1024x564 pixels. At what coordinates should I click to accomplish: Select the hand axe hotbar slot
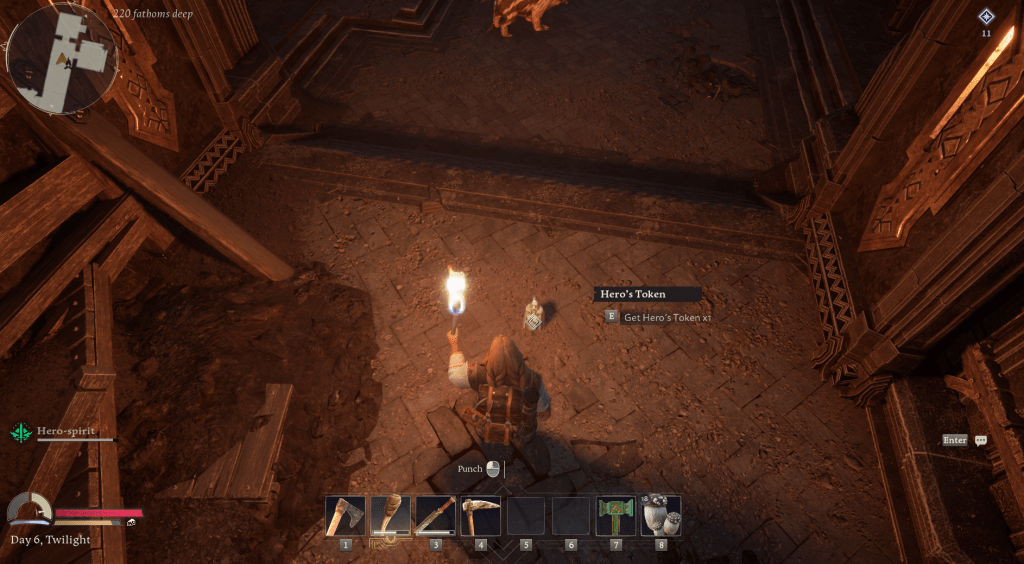tap(345, 516)
